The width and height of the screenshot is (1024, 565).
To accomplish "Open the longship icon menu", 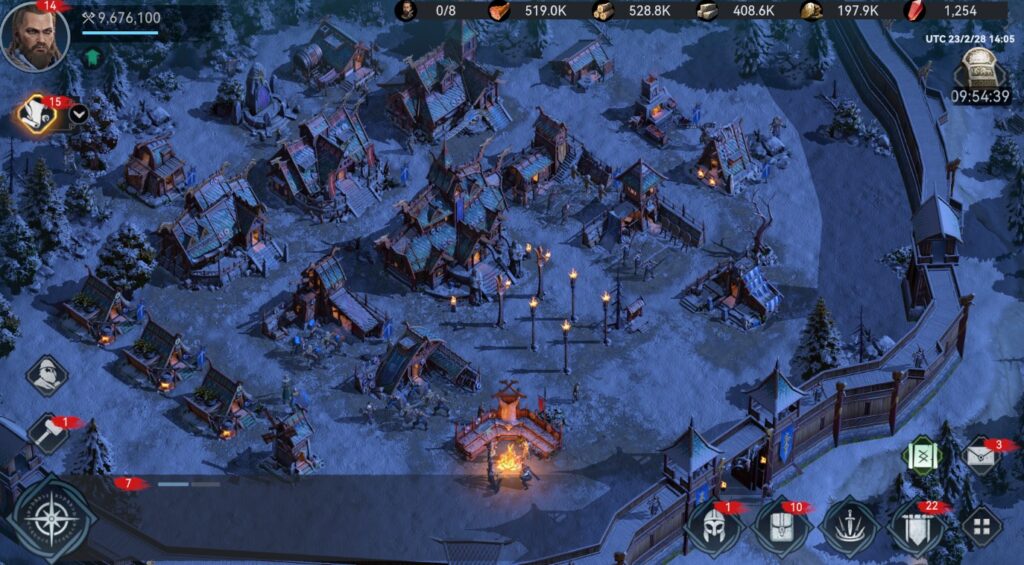I will coord(848,525).
